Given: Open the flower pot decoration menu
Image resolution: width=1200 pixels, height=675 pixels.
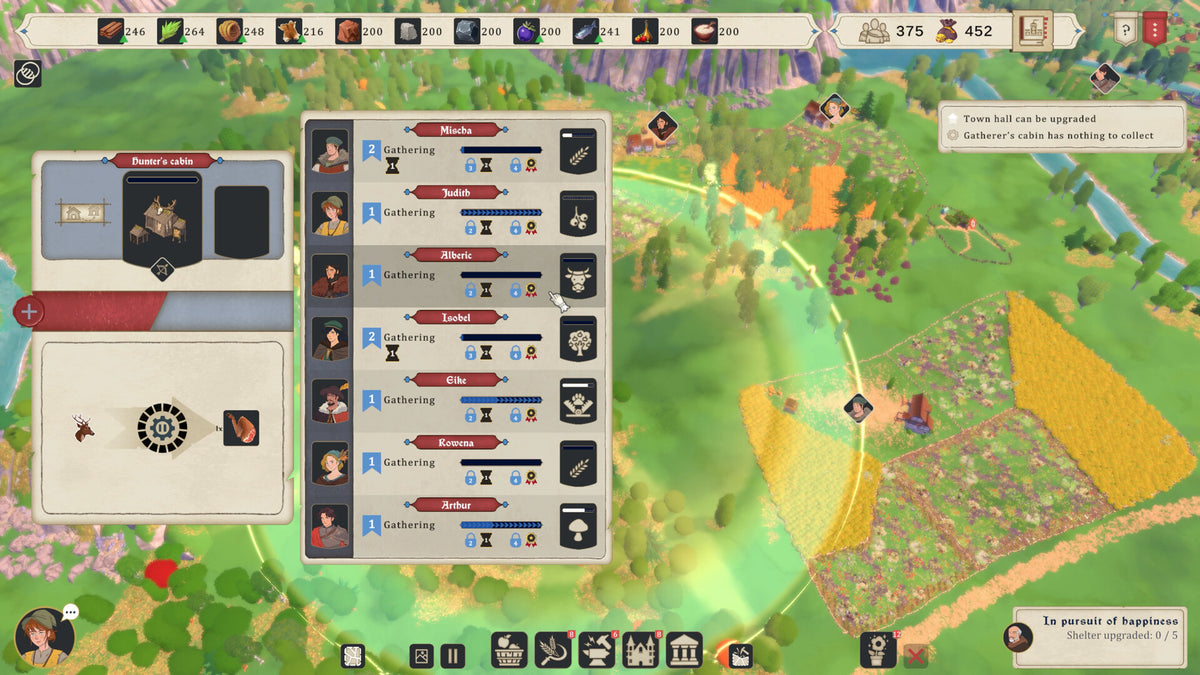Looking at the screenshot, I should (879, 651).
